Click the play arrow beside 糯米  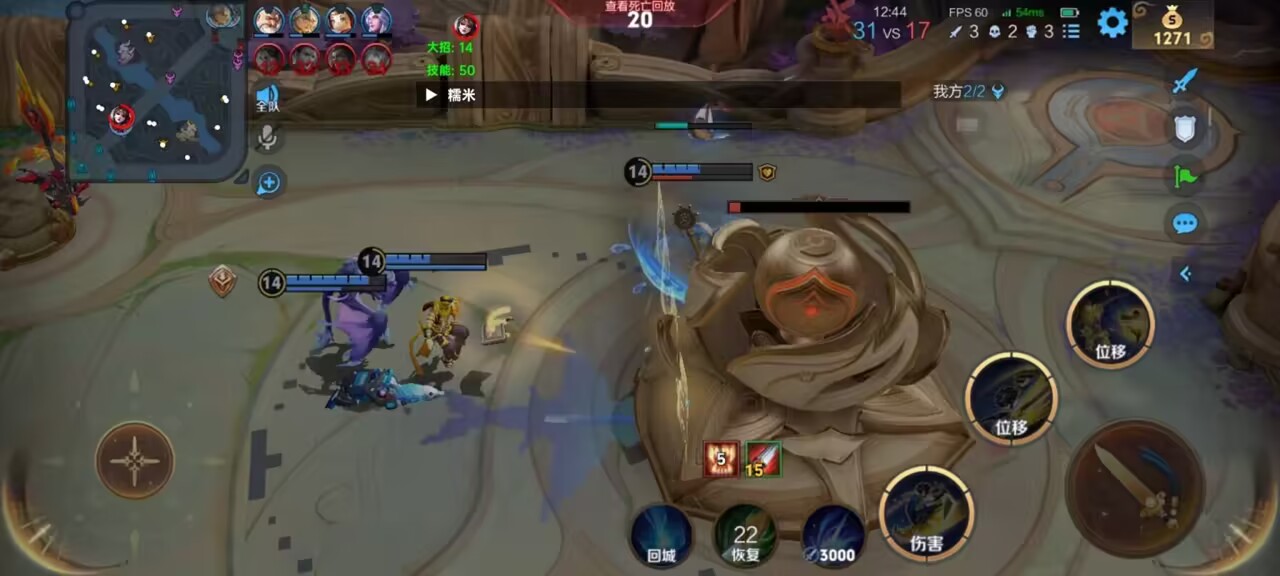click(x=431, y=95)
